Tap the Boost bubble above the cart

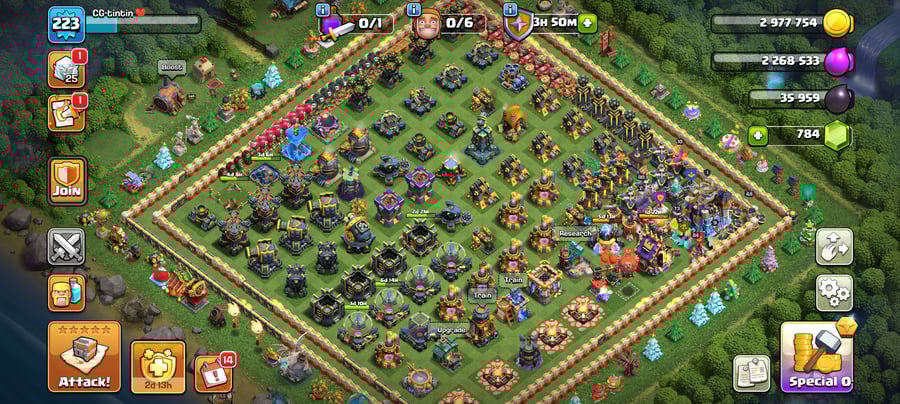tap(171, 68)
